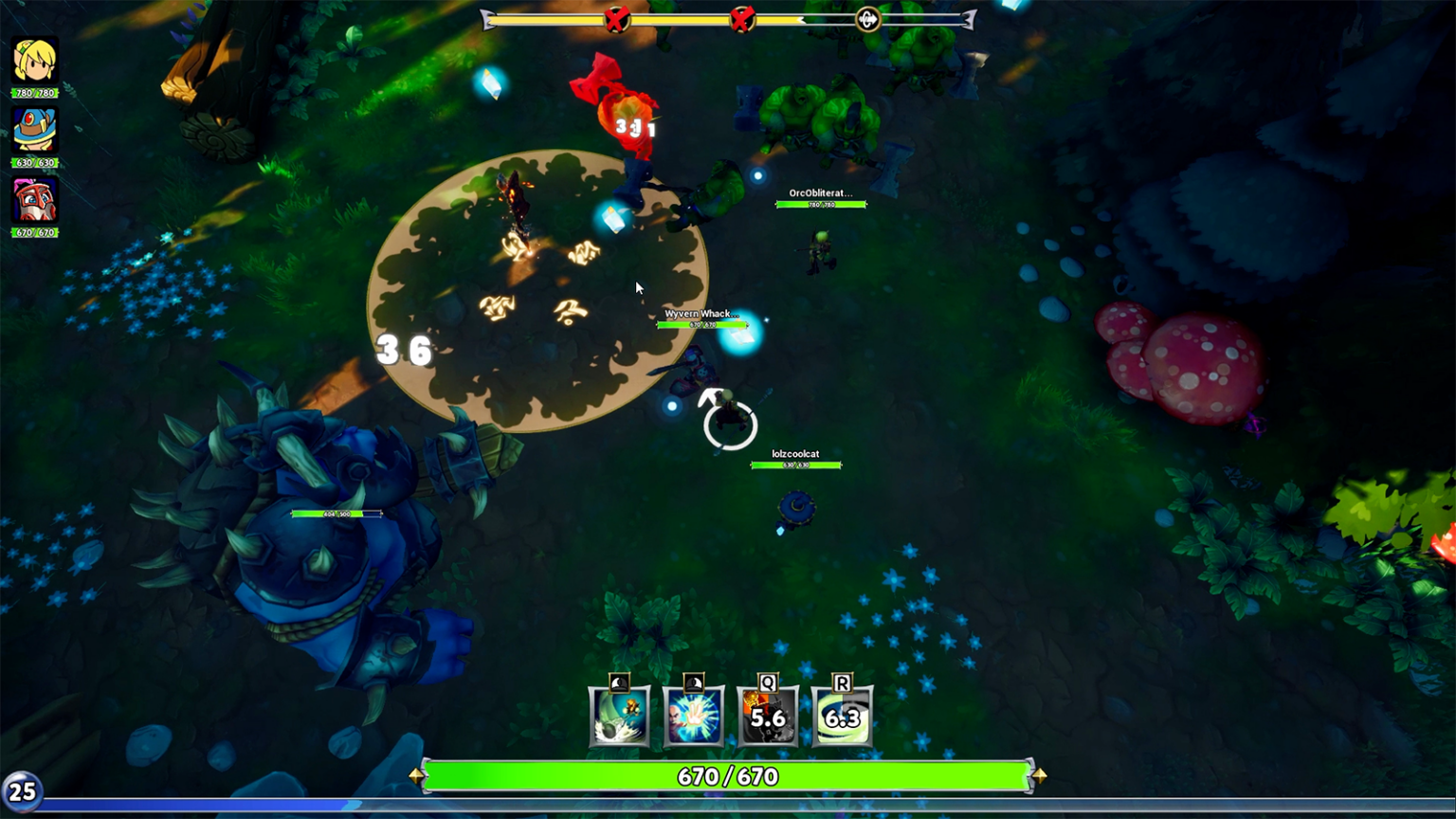The height and width of the screenshot is (819, 1456).
Task: Click the mouse-button glyph above the first ability
Action: pyautogui.click(x=617, y=679)
